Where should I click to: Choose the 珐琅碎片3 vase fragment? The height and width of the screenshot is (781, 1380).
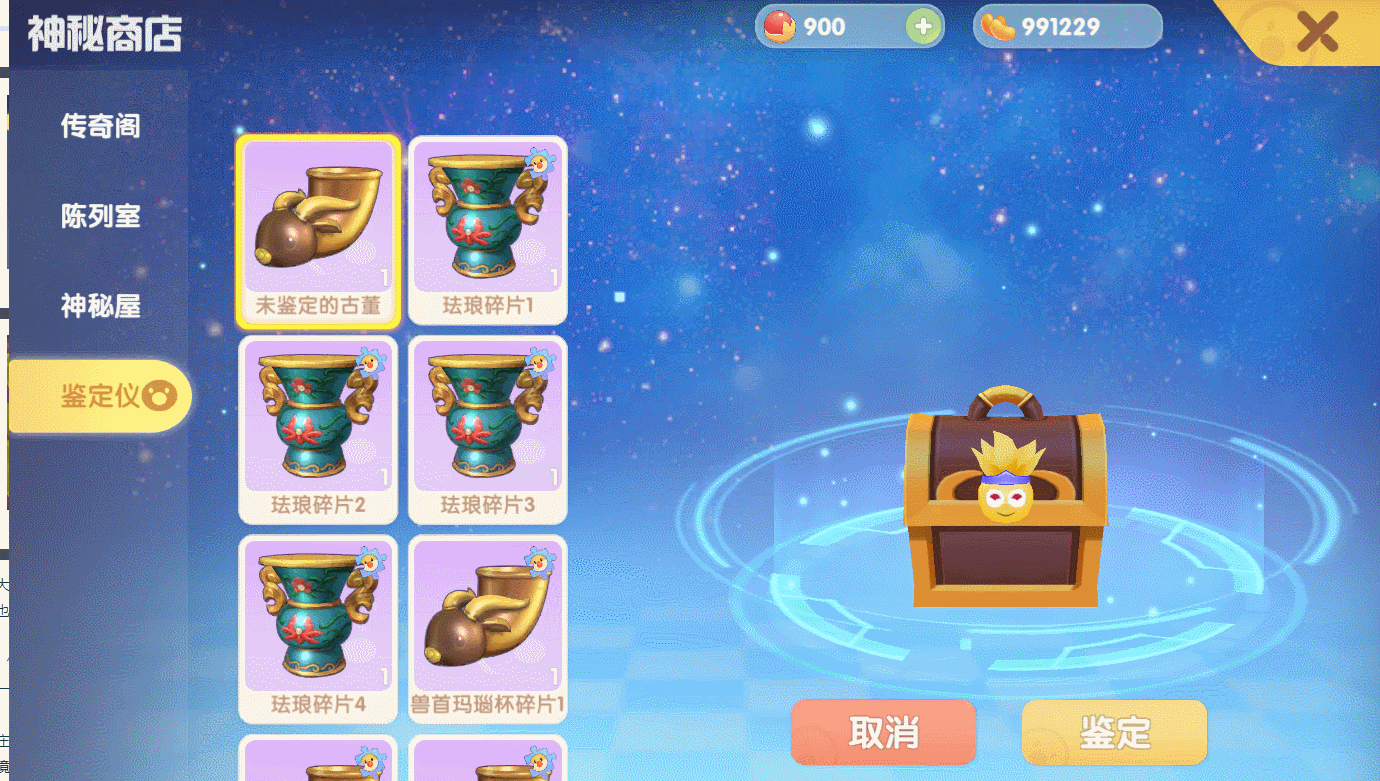[488, 430]
